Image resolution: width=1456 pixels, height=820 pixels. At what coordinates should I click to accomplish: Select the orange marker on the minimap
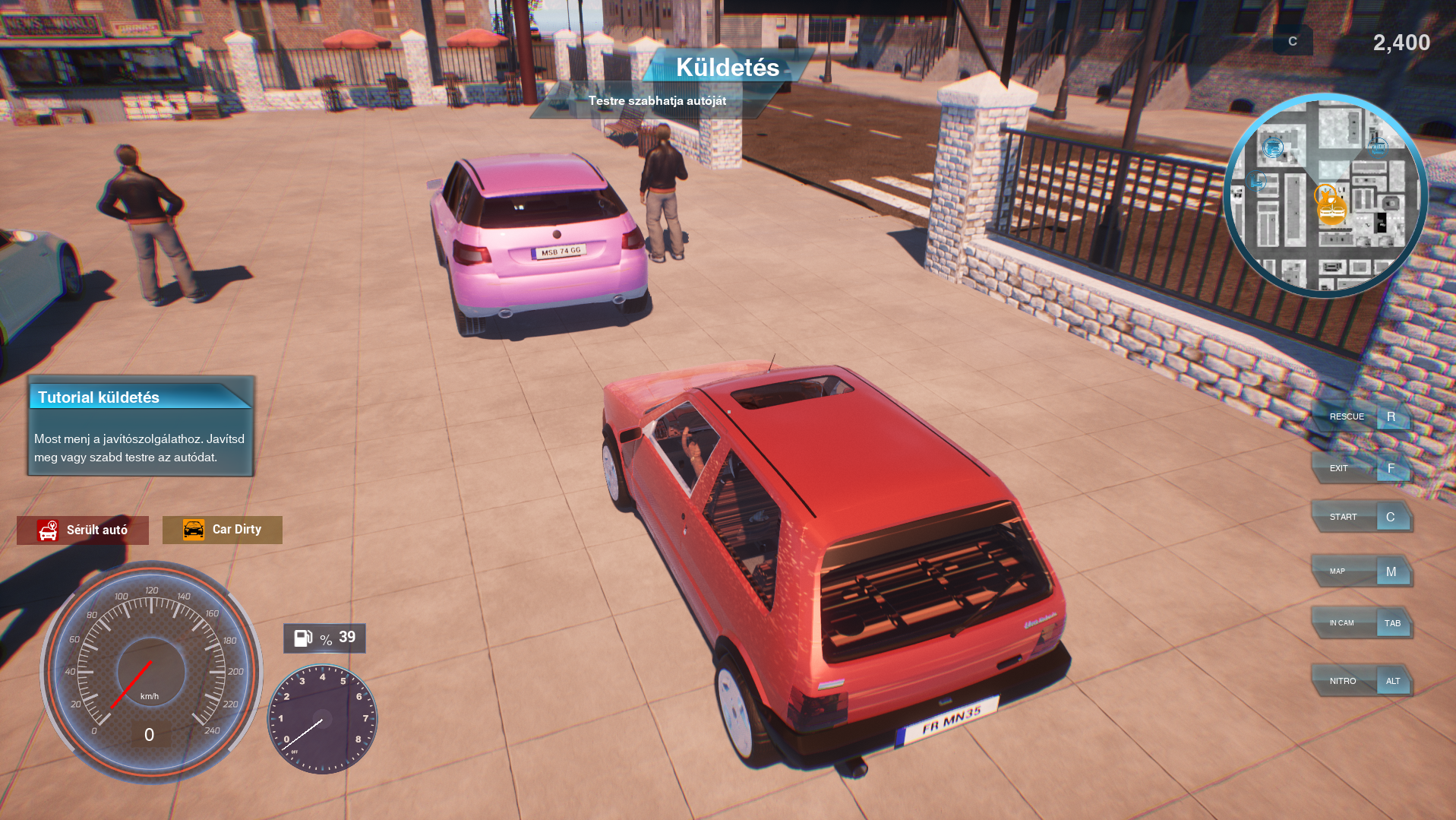click(1330, 207)
